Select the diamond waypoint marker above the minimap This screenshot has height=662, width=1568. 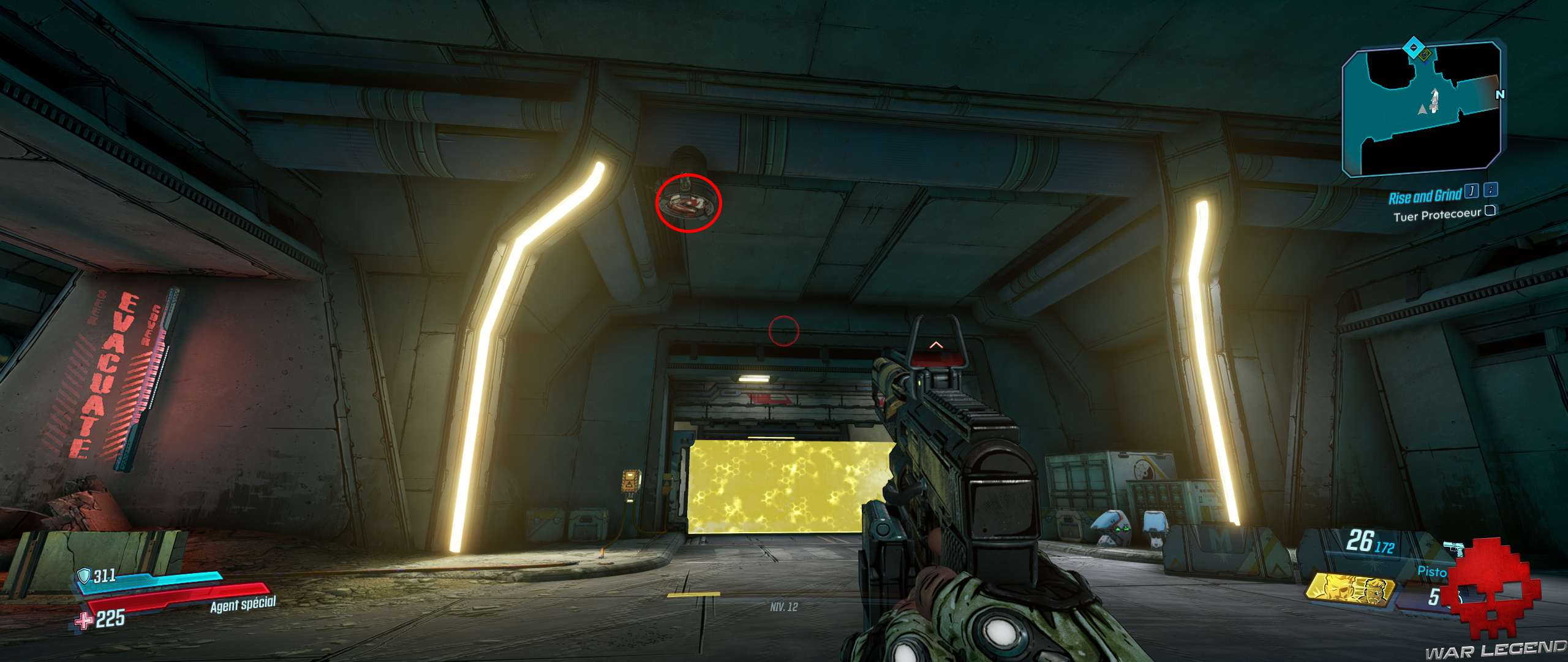coord(1414,47)
